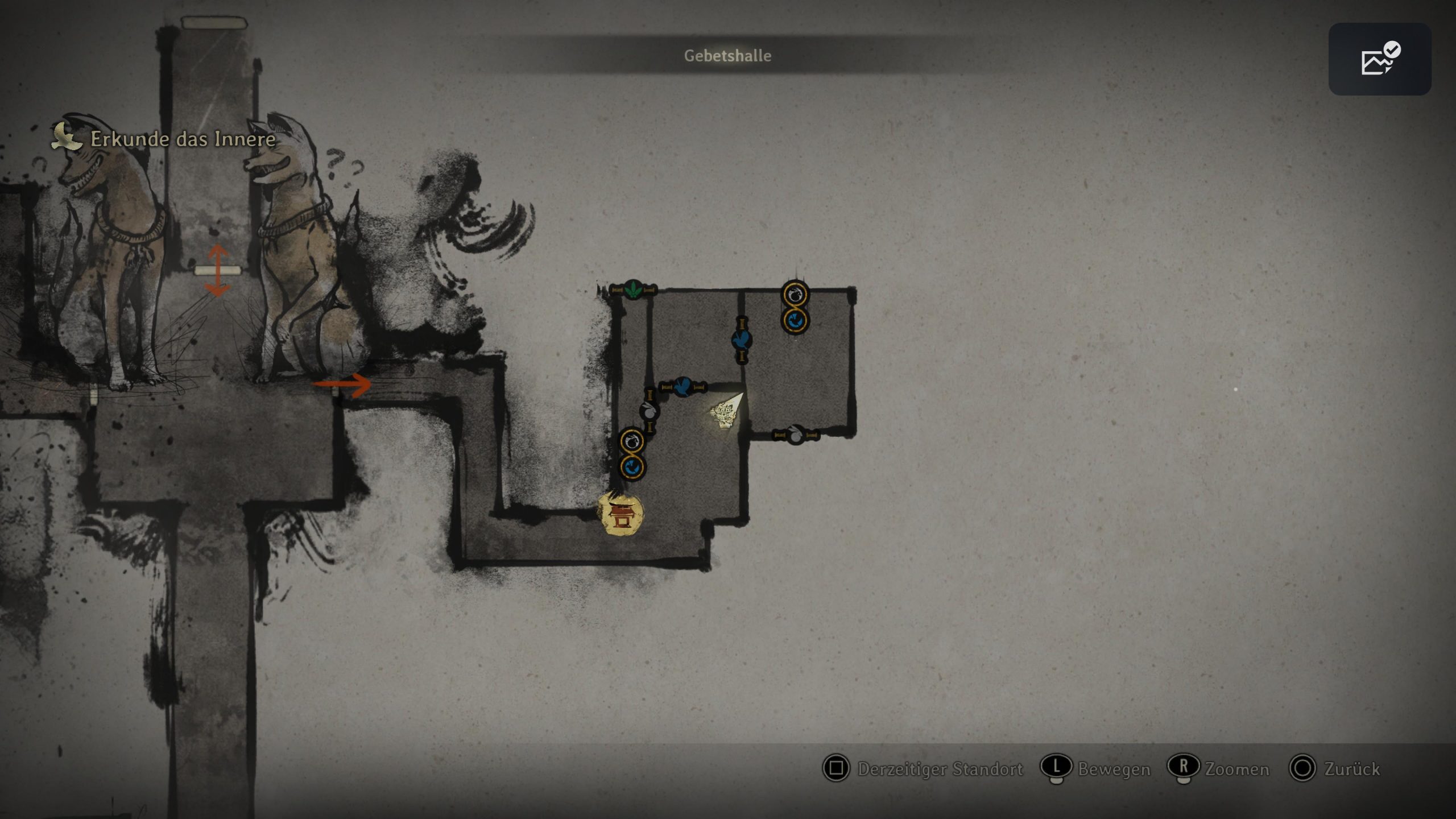Viewport: 1456px width, 819px height.
Task: Open the objective 'Erkunde das Innere'
Action: tap(183, 139)
